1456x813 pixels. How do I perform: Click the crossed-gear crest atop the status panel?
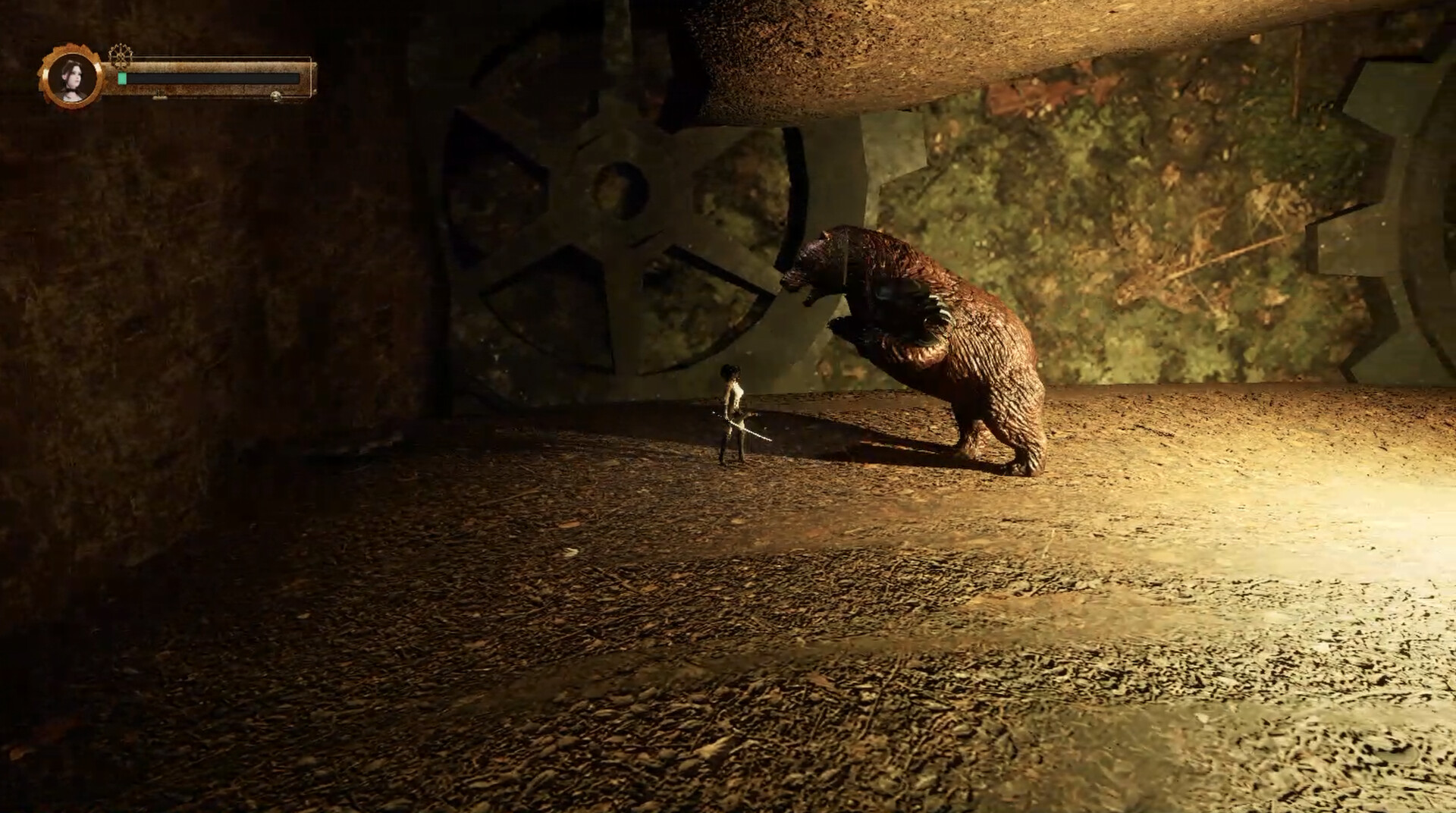click(x=120, y=55)
